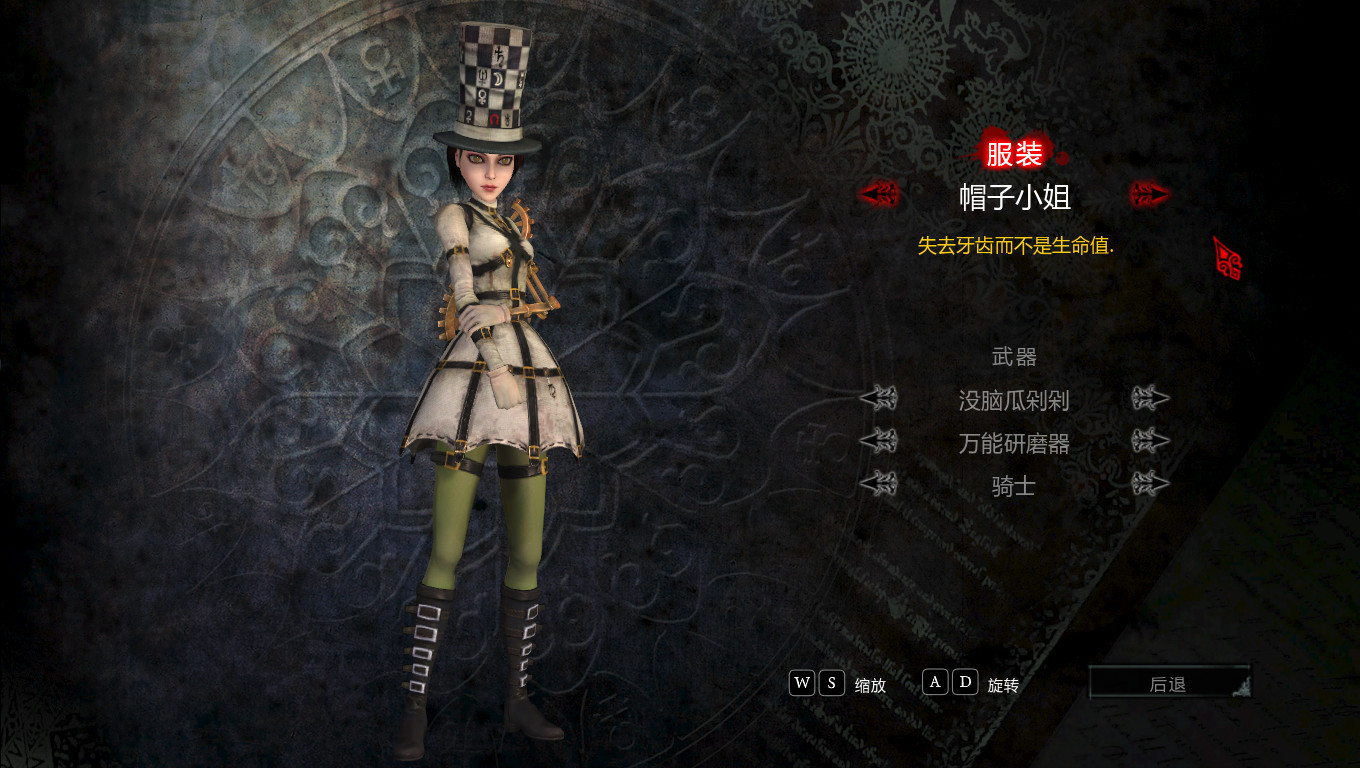Select the 帽子小姐 outfit name

tap(1014, 196)
